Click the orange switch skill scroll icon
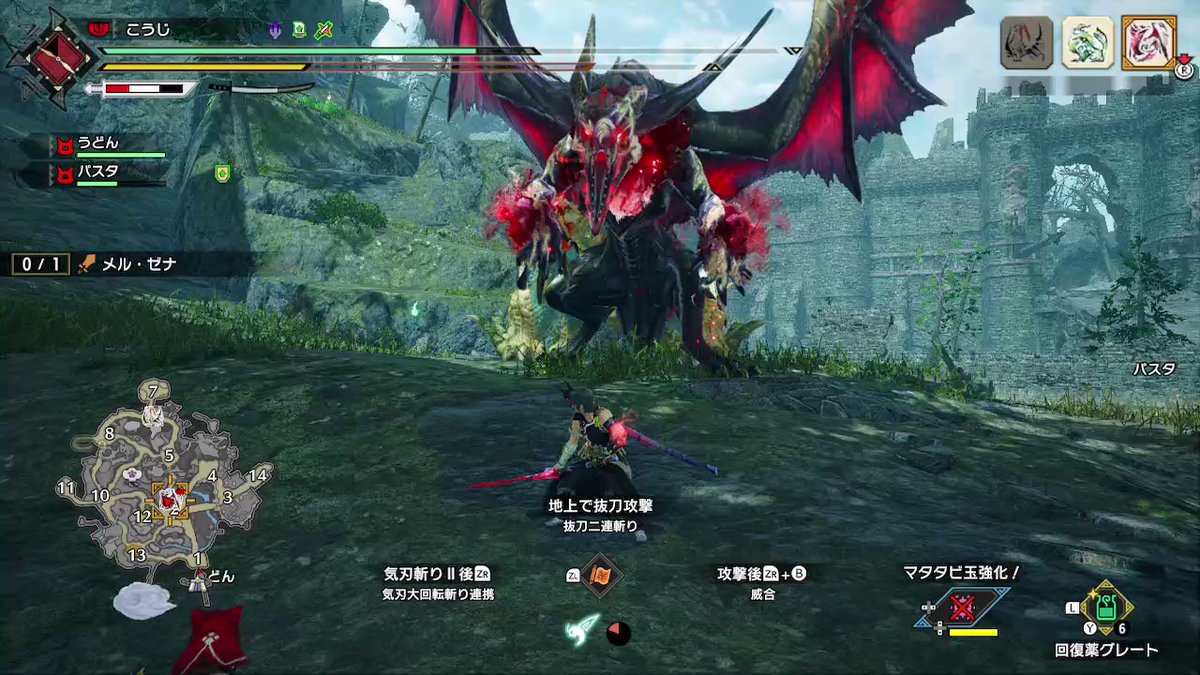This screenshot has height=675, width=1200. 602,577
